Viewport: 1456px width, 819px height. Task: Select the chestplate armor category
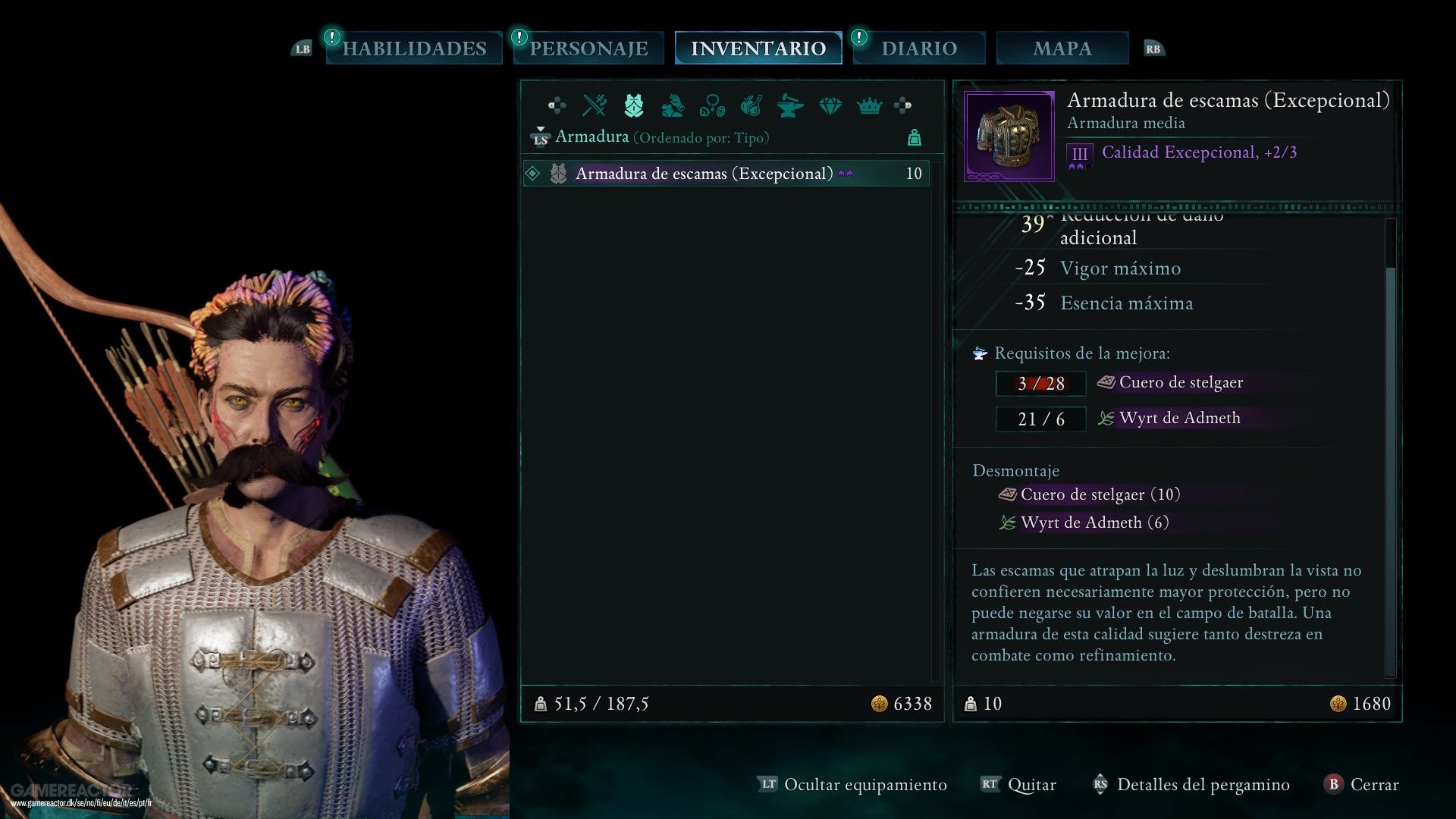tap(634, 105)
